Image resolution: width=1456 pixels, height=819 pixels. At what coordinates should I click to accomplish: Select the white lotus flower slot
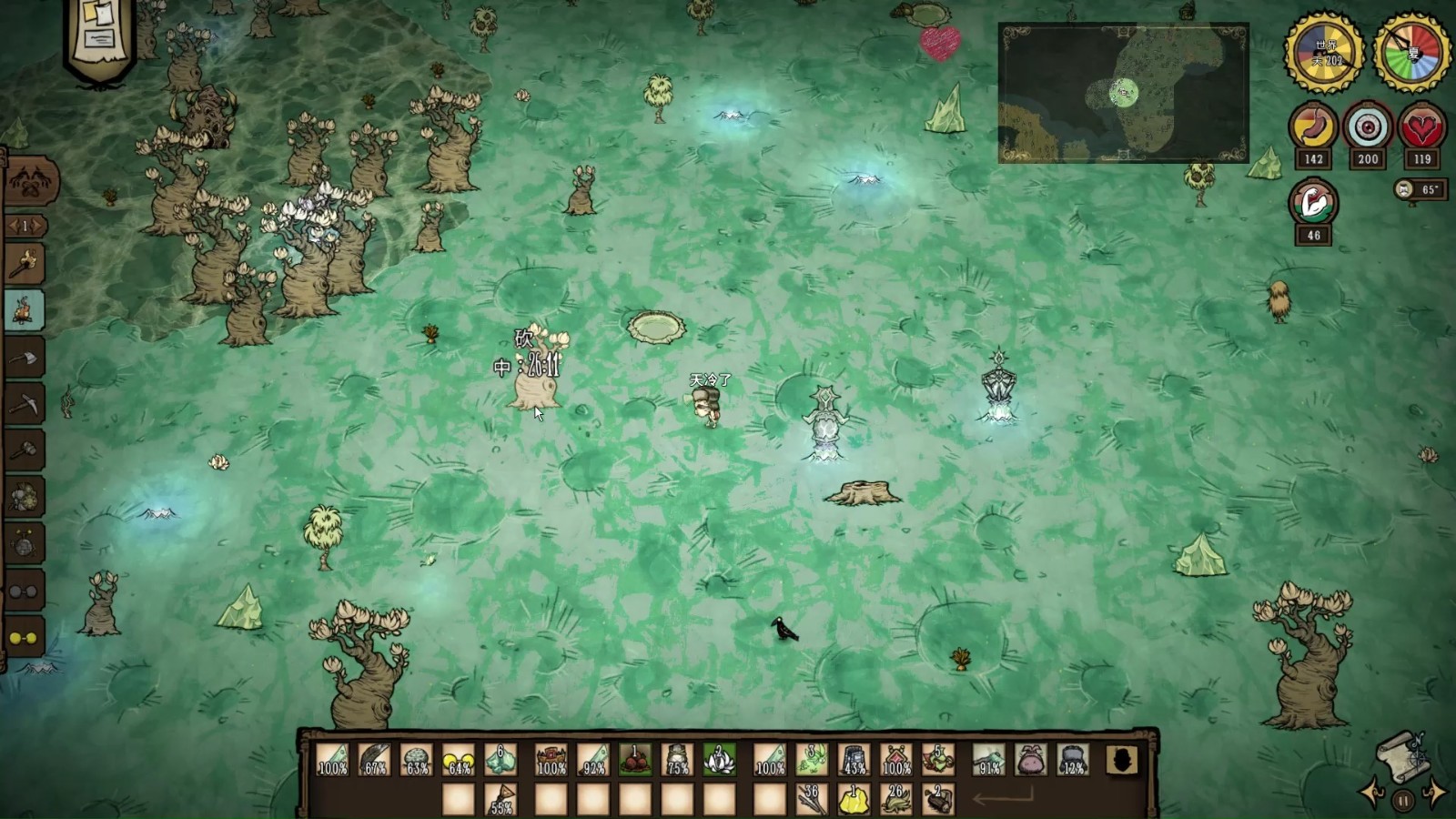[719, 759]
